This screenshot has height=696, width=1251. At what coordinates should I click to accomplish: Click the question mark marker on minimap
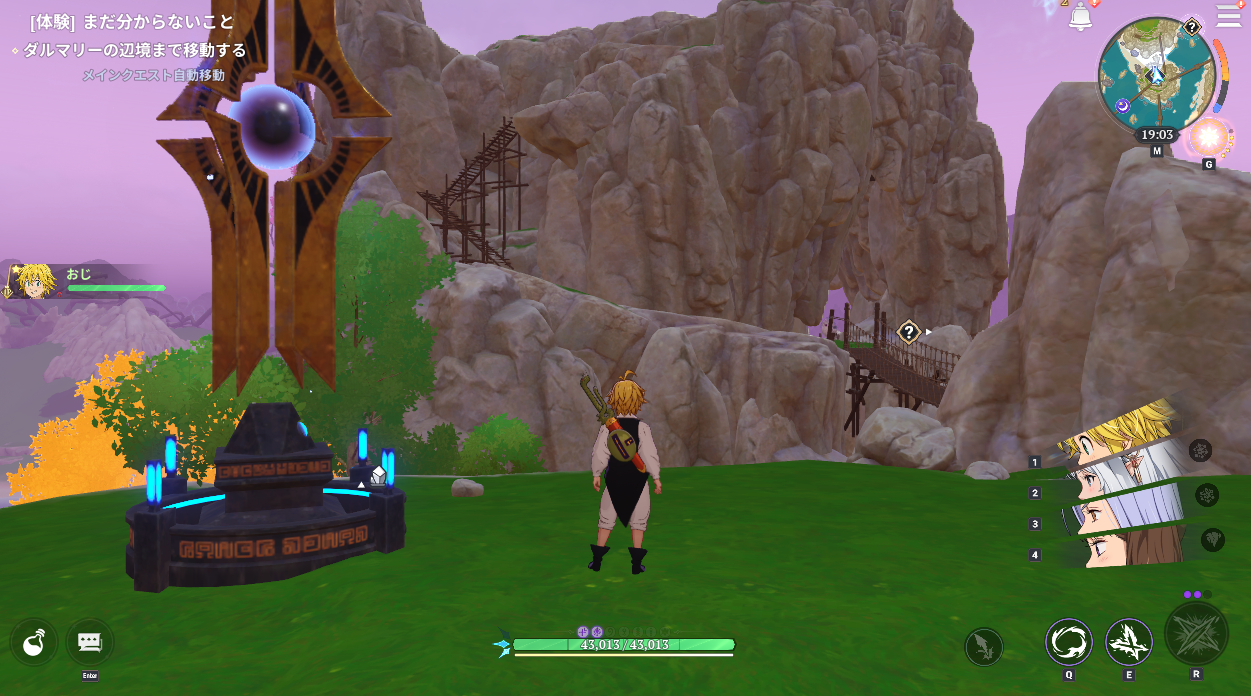point(1192,28)
